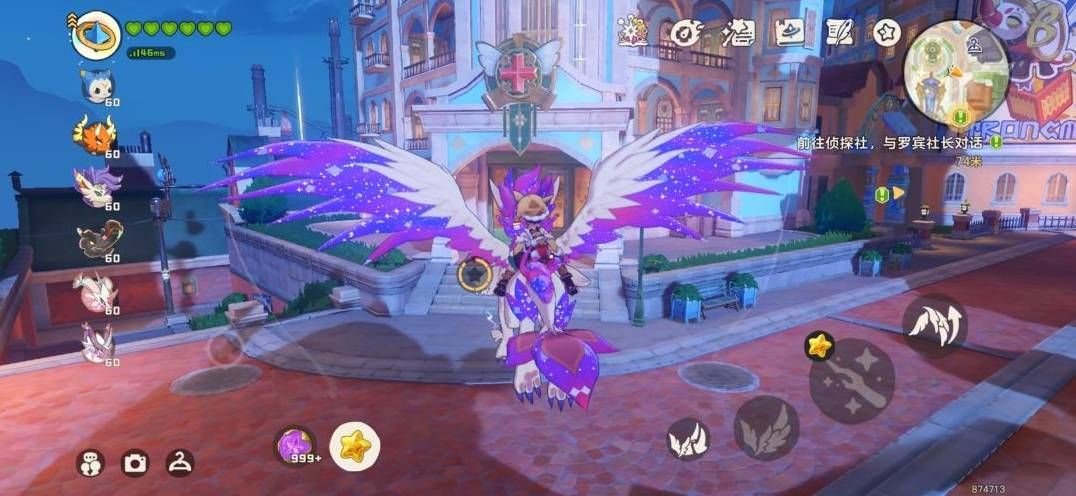
Task: Select the blue penguin pet portrait
Action: coord(97,85)
